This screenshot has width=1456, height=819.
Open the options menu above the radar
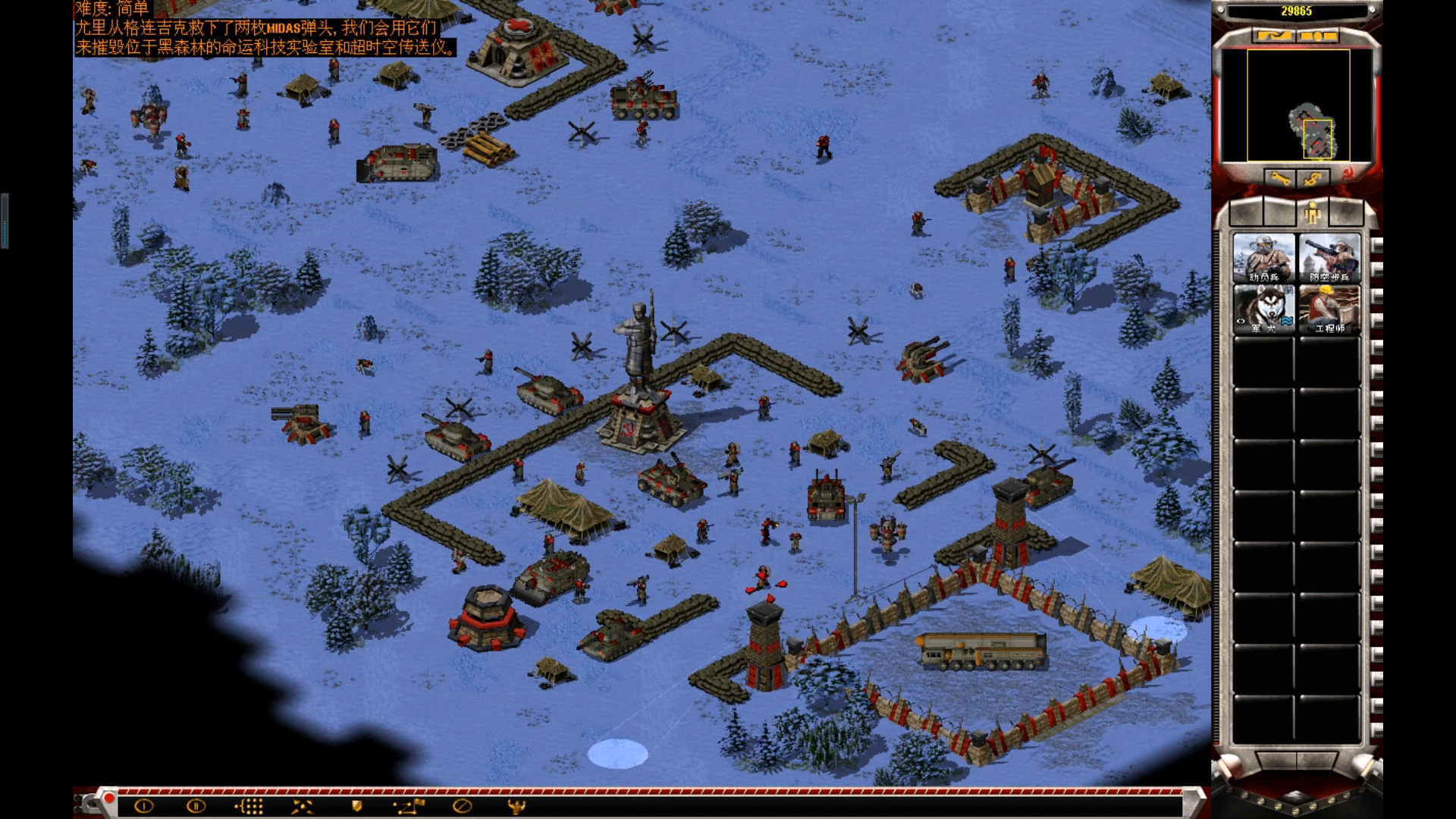[x=1319, y=36]
